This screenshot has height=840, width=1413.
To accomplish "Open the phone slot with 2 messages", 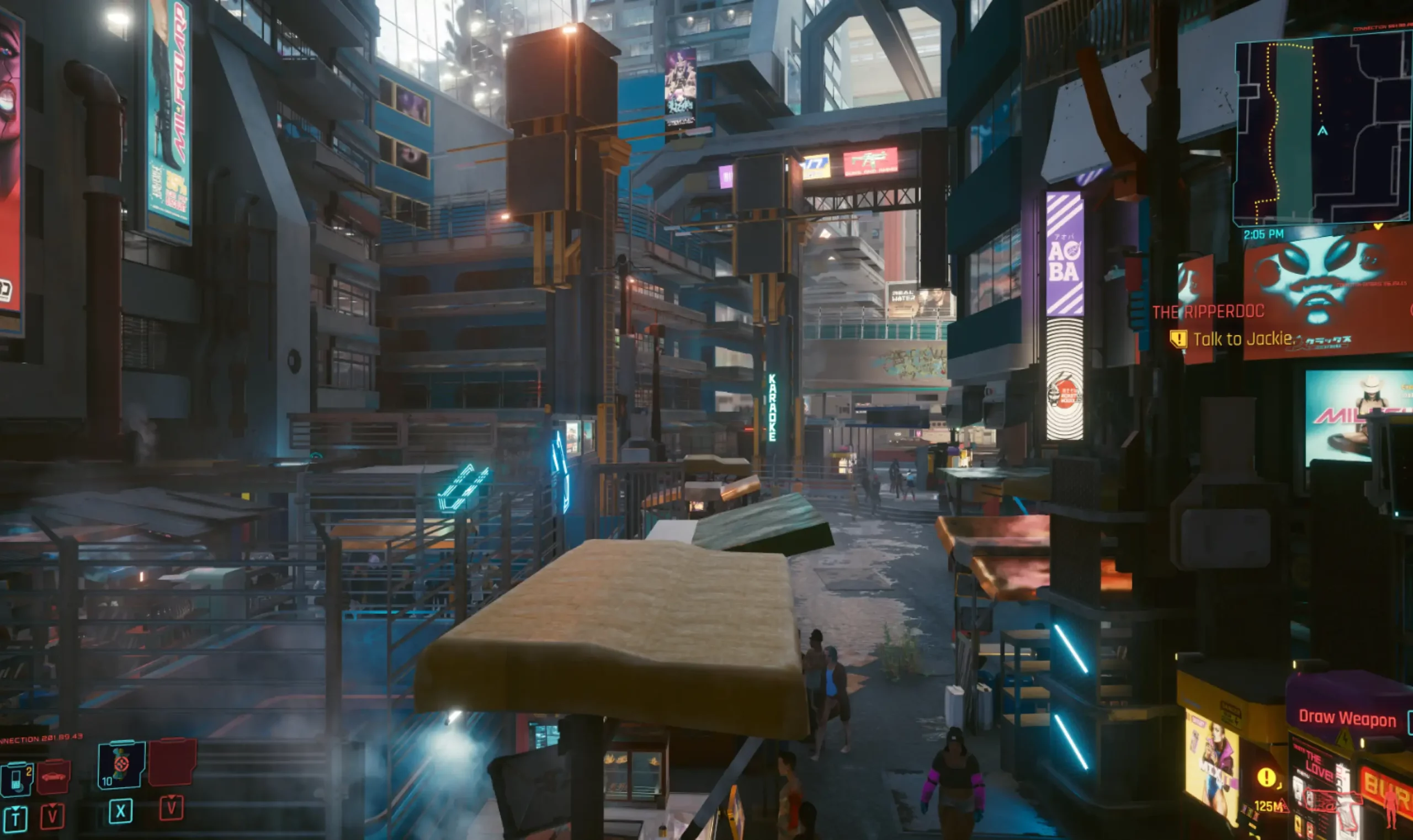I will [17, 779].
